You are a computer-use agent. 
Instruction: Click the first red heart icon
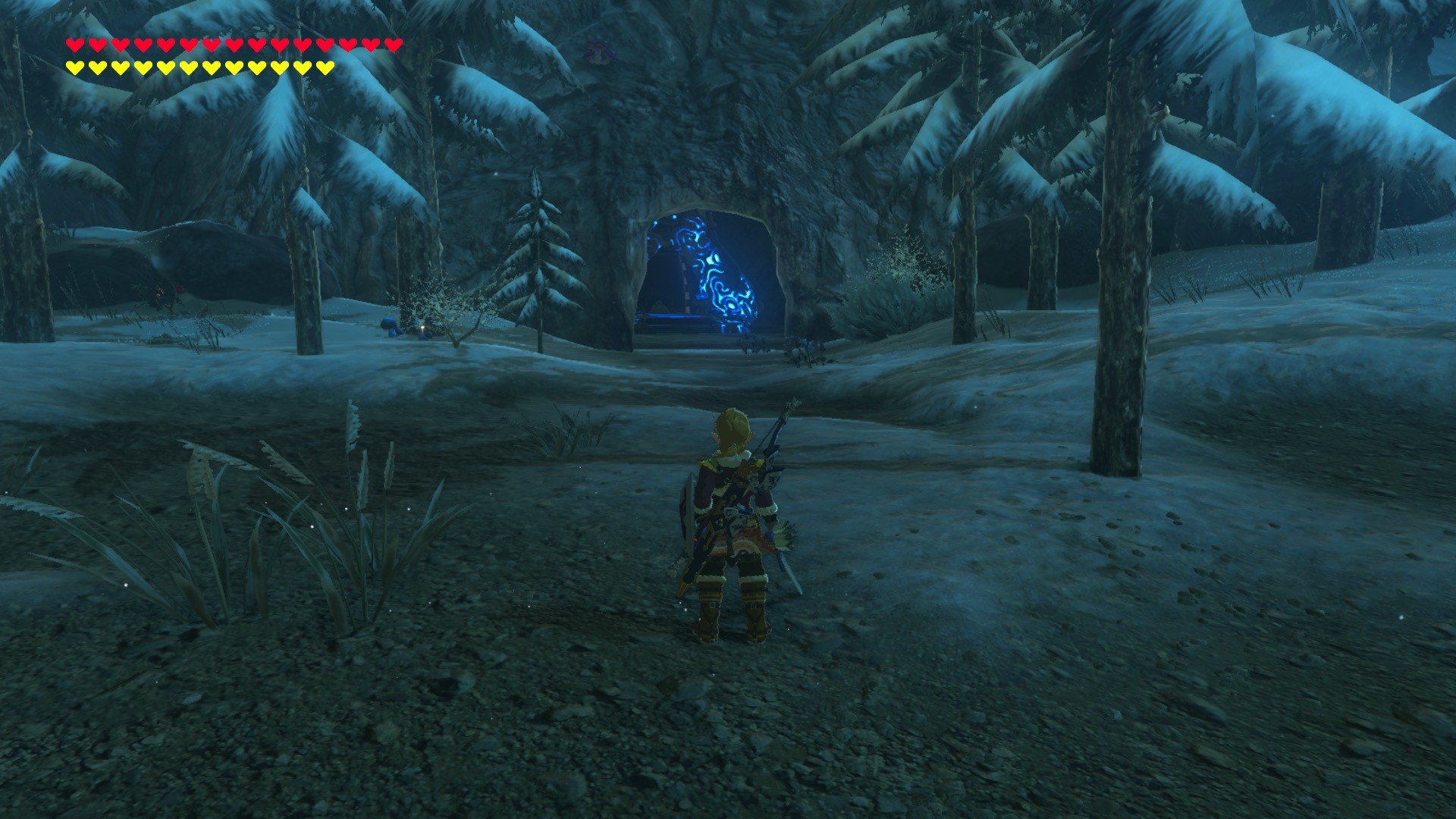point(74,44)
